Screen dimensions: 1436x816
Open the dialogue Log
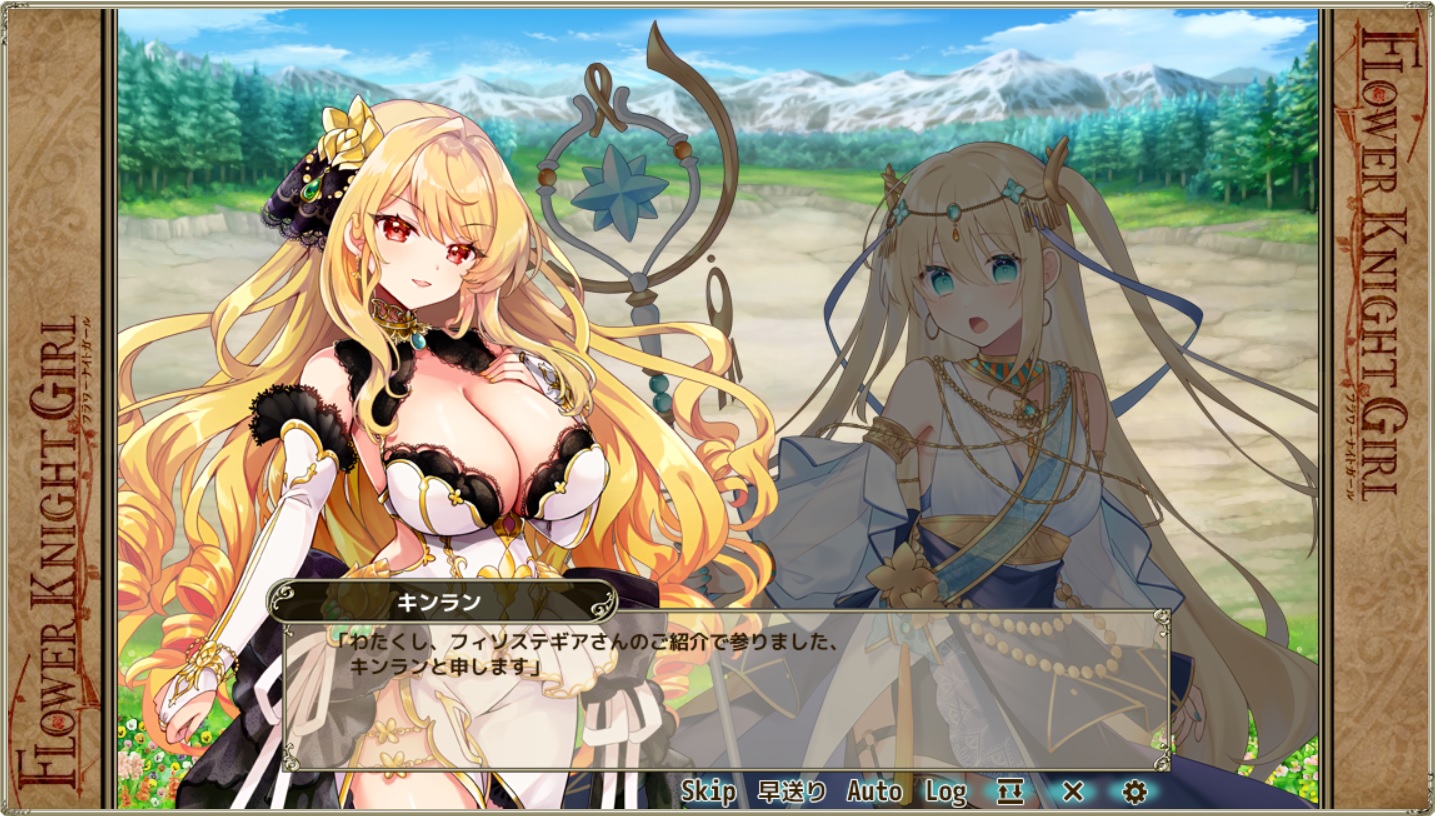click(945, 792)
